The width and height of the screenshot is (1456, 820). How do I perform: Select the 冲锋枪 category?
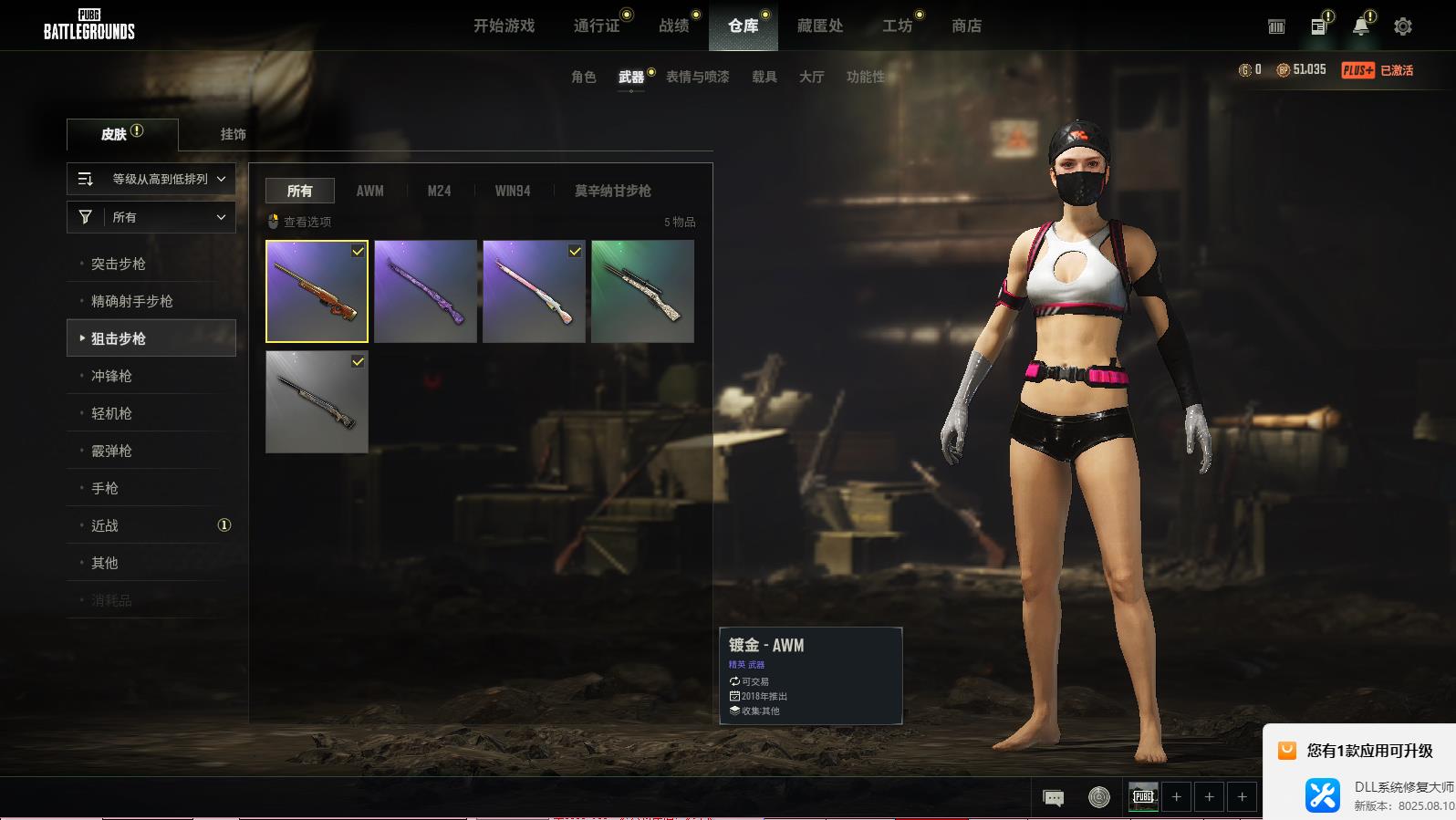[x=111, y=376]
